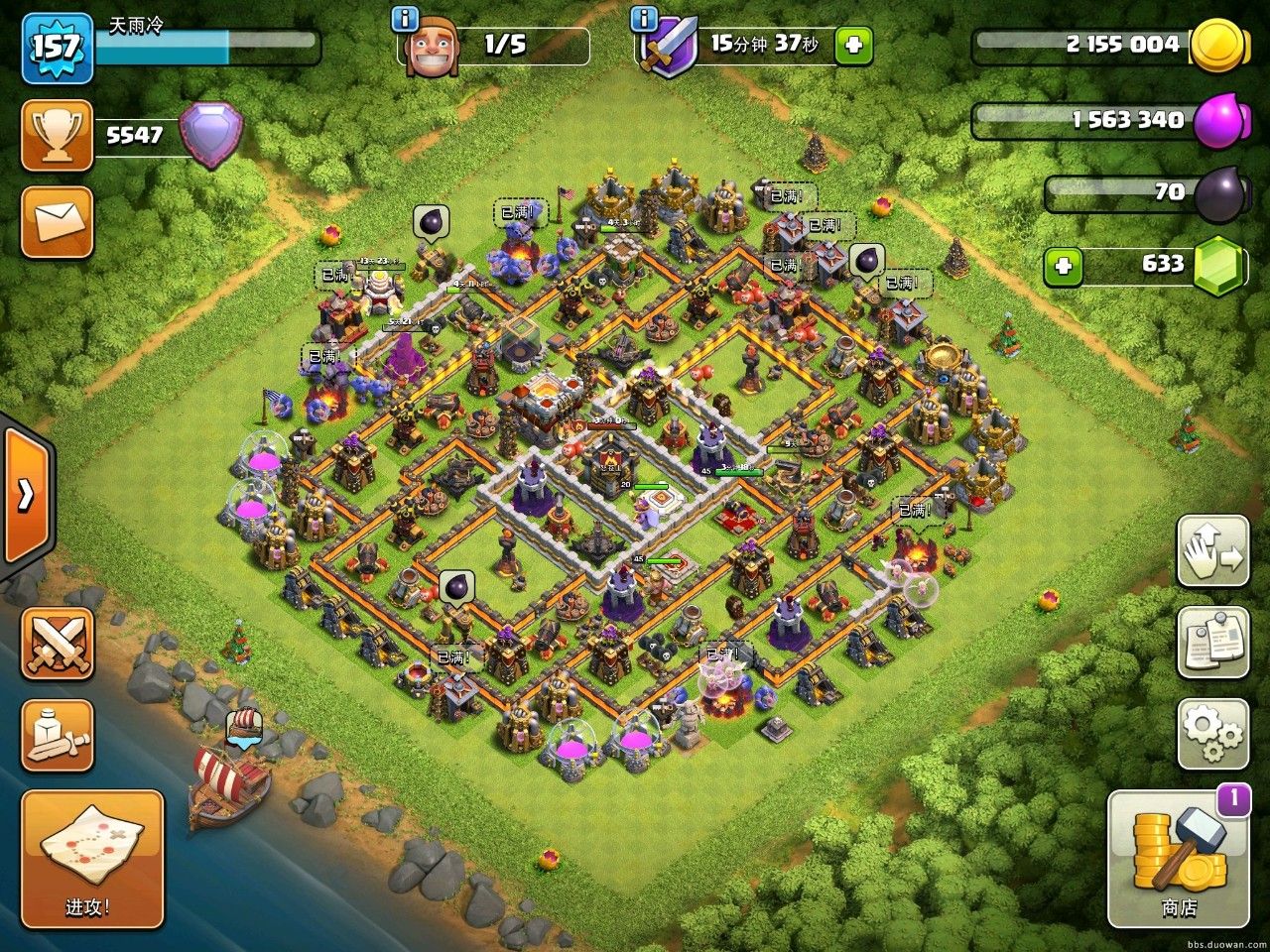Open the Shop with the hammer icon
The height and width of the screenshot is (952, 1270).
tap(1178, 857)
